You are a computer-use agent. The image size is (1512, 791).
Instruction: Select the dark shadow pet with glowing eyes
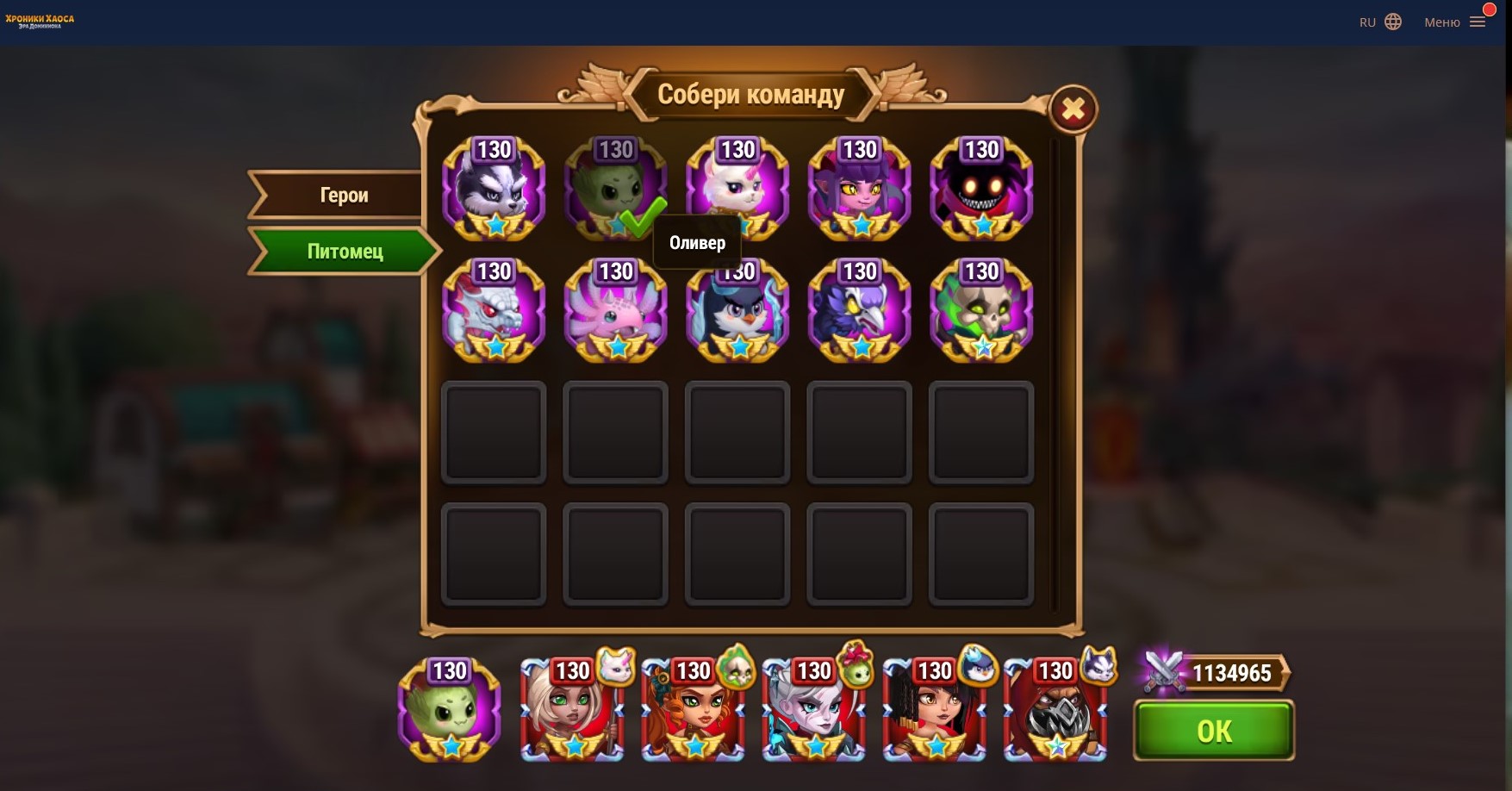point(981,189)
